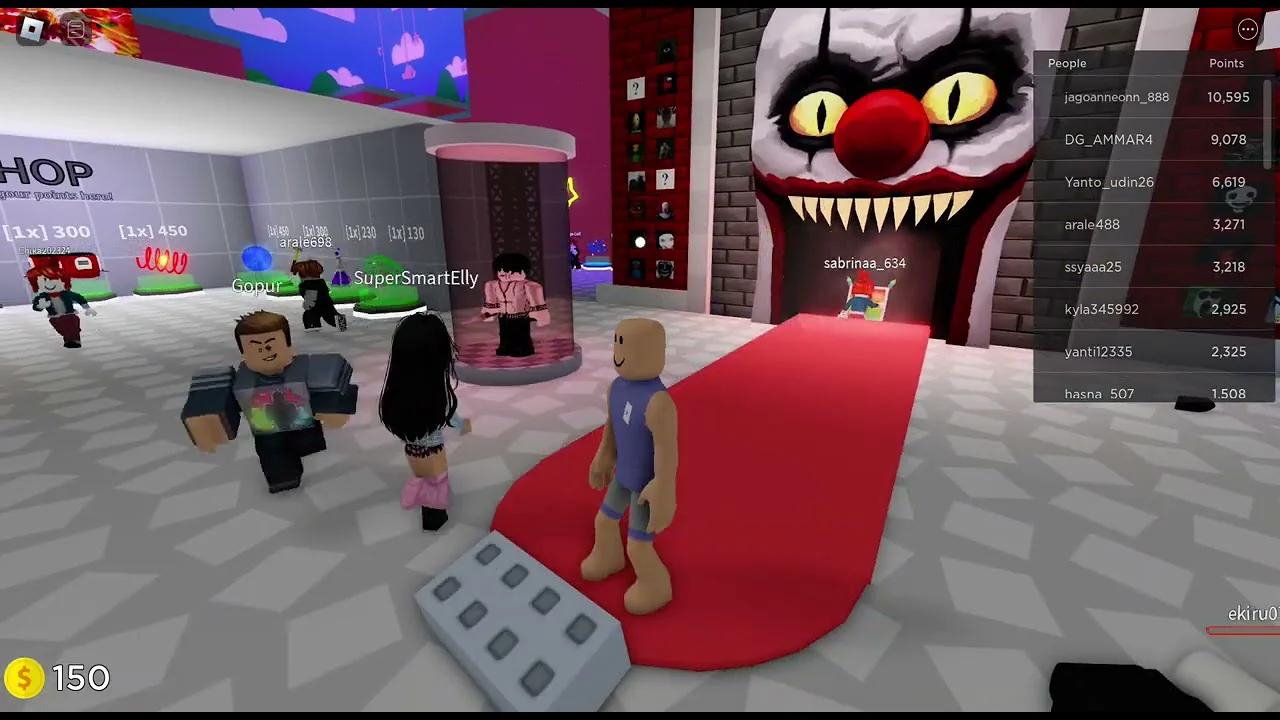The width and height of the screenshot is (1280, 720).
Task: Open the ellipsis more-options menu
Action: (1247, 29)
